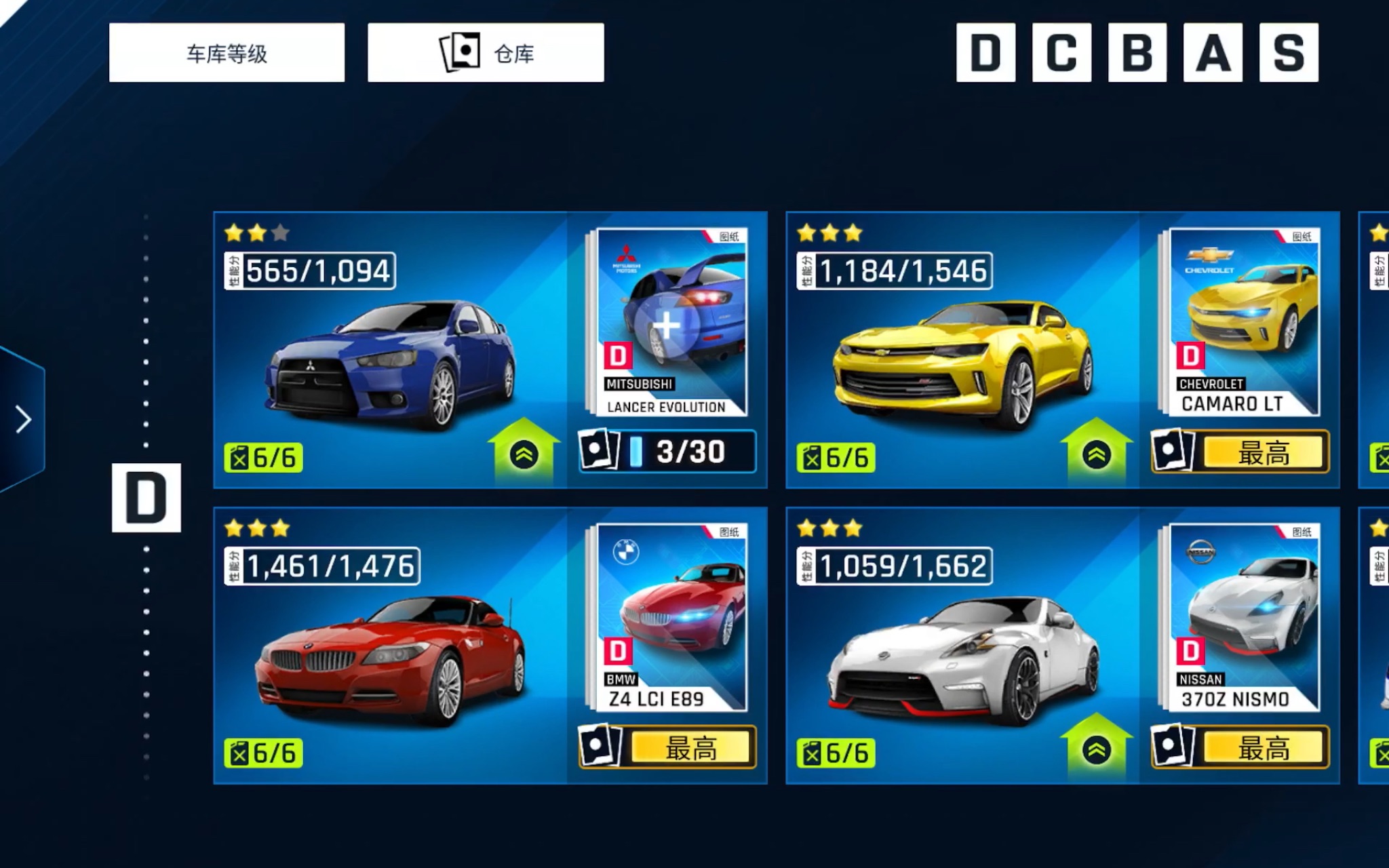Image resolution: width=1389 pixels, height=868 pixels.
Task: View the 370Z Nismo blueprint card
Action: [x=1243, y=617]
